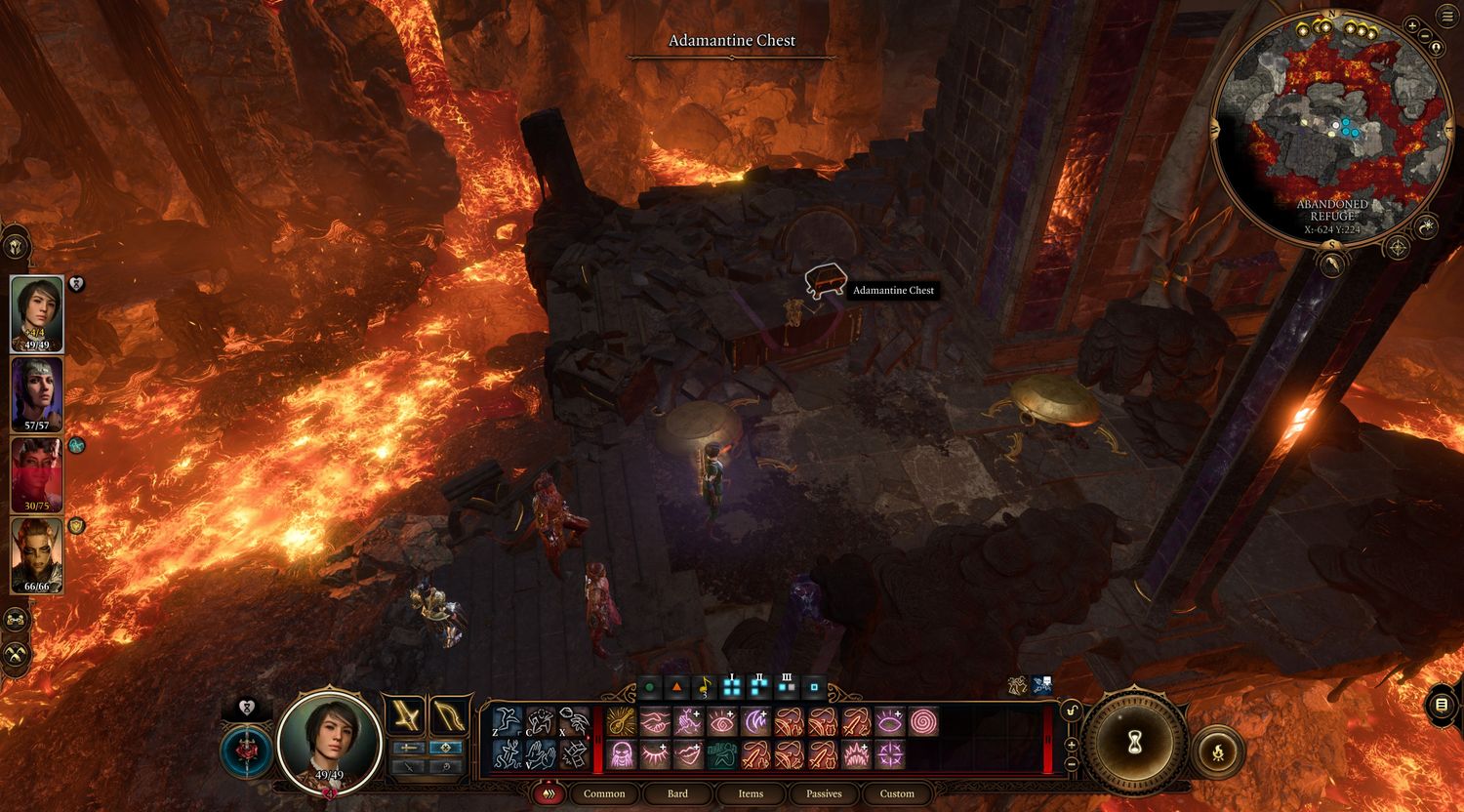Open the campfire rest menu
The height and width of the screenshot is (812, 1464).
(x=1218, y=751)
